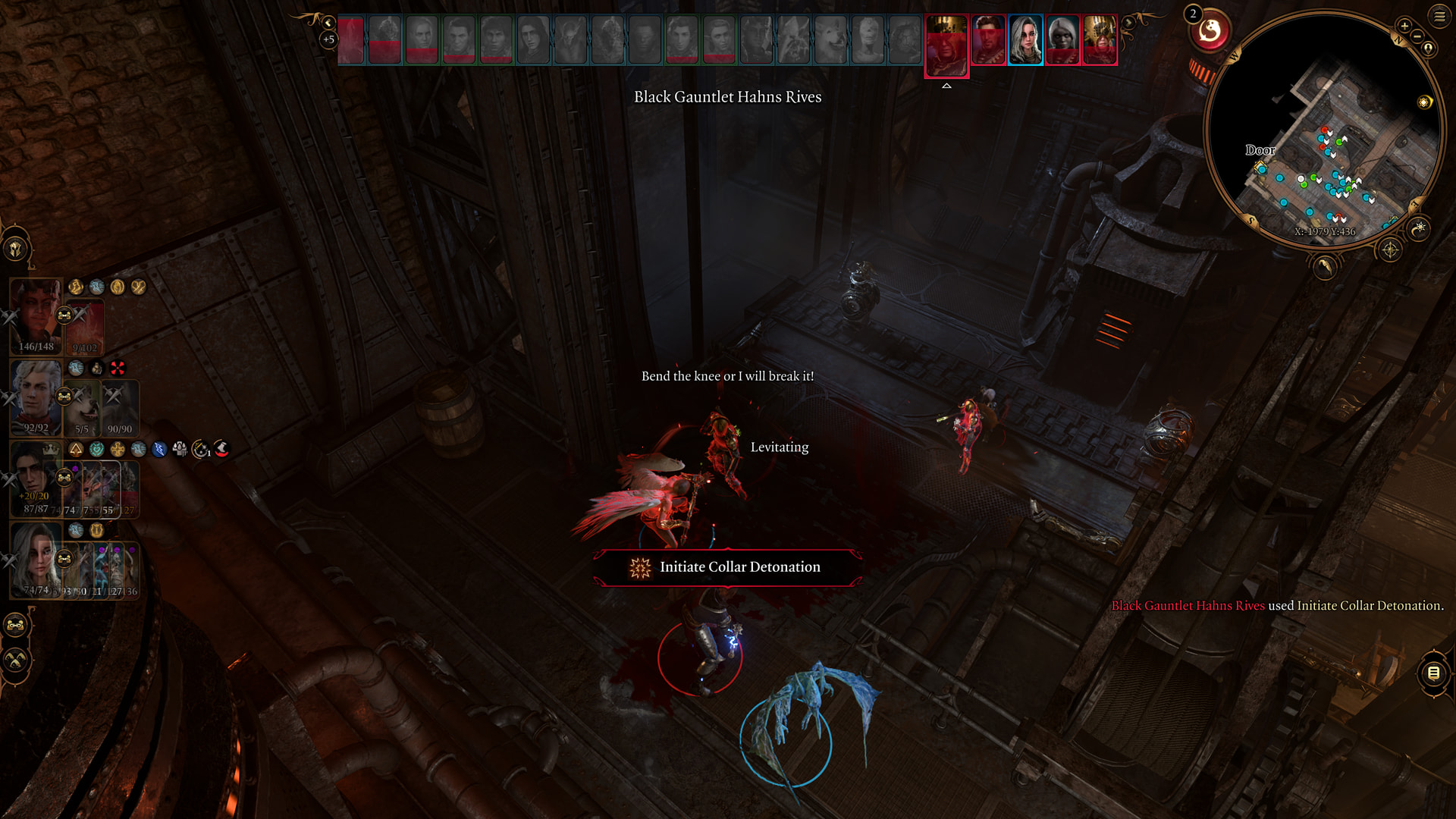Image resolution: width=1456 pixels, height=819 pixels.
Task: Select the red horned tiefling party portrait
Action: tap(35, 315)
